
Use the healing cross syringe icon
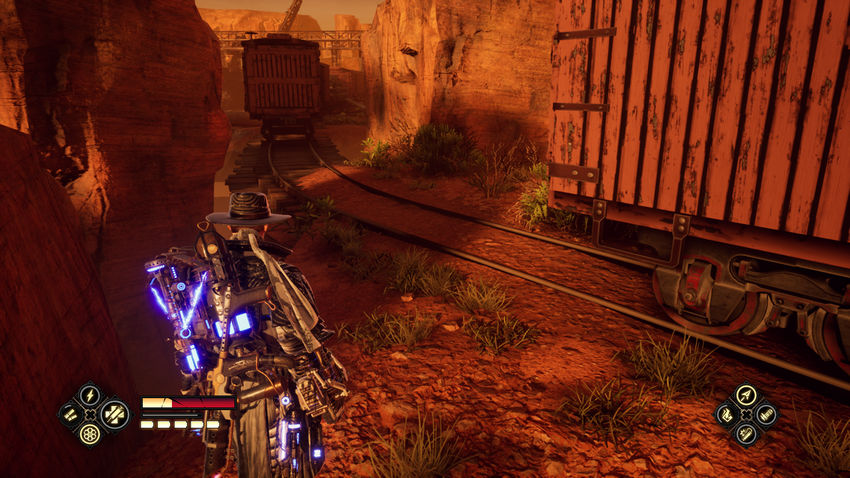point(113,414)
